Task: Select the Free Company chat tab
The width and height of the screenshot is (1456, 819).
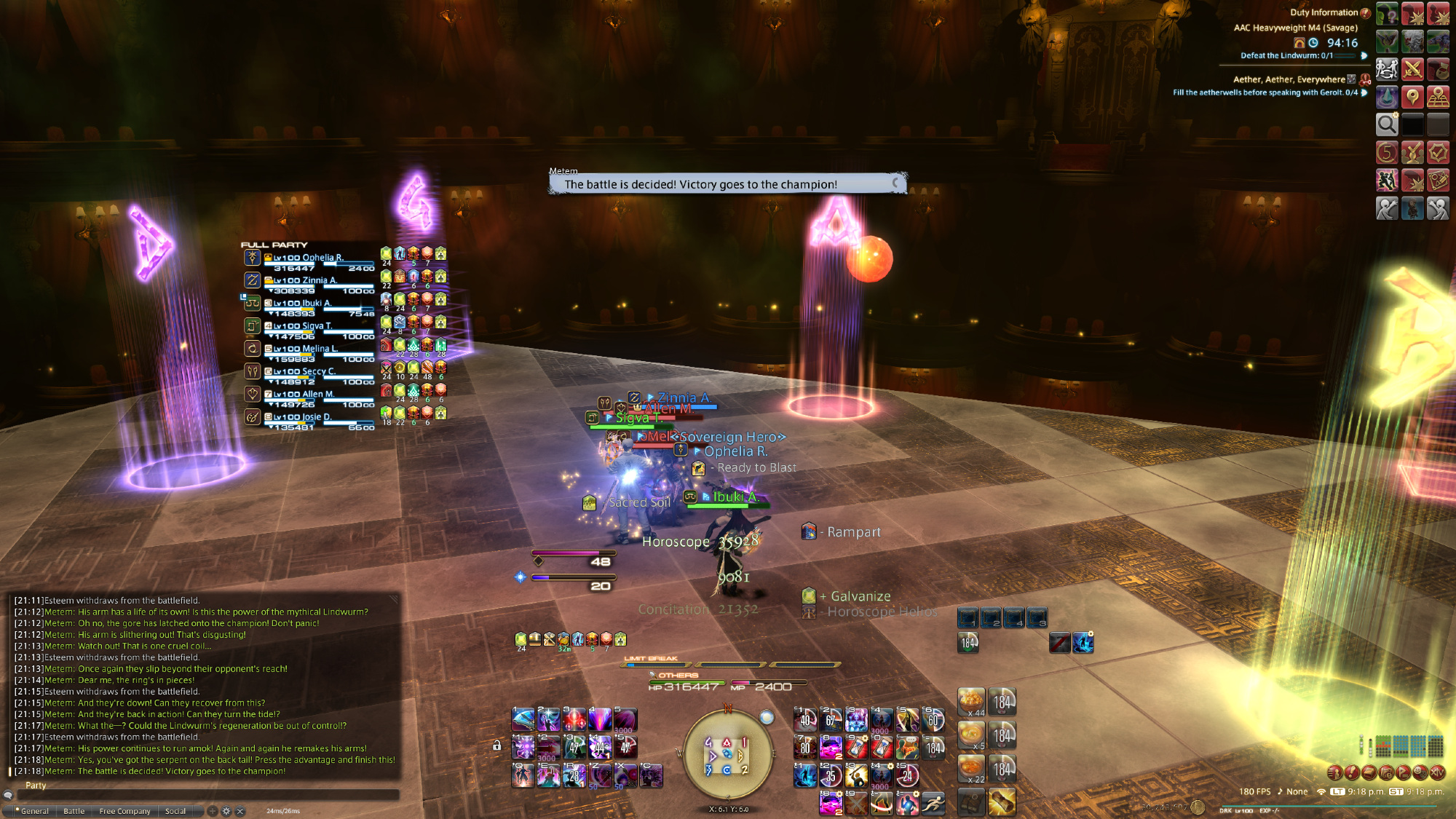Action: click(x=124, y=811)
